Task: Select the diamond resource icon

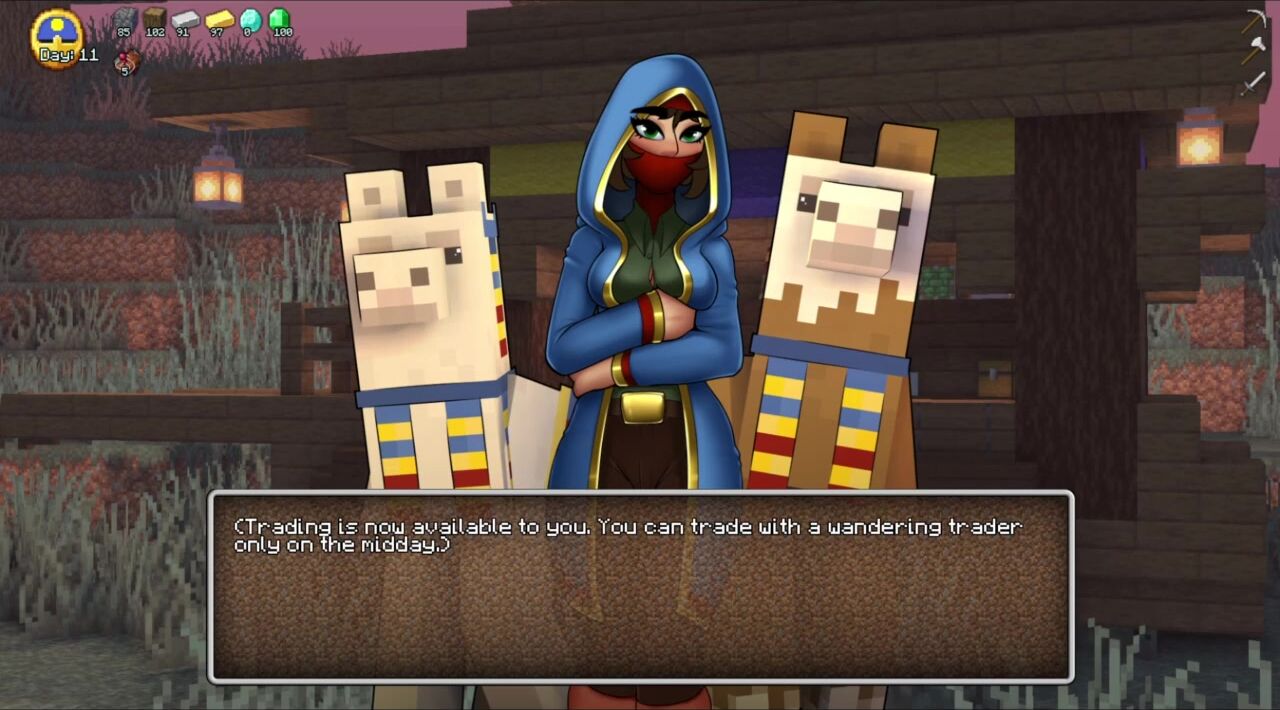Action: pos(249,18)
